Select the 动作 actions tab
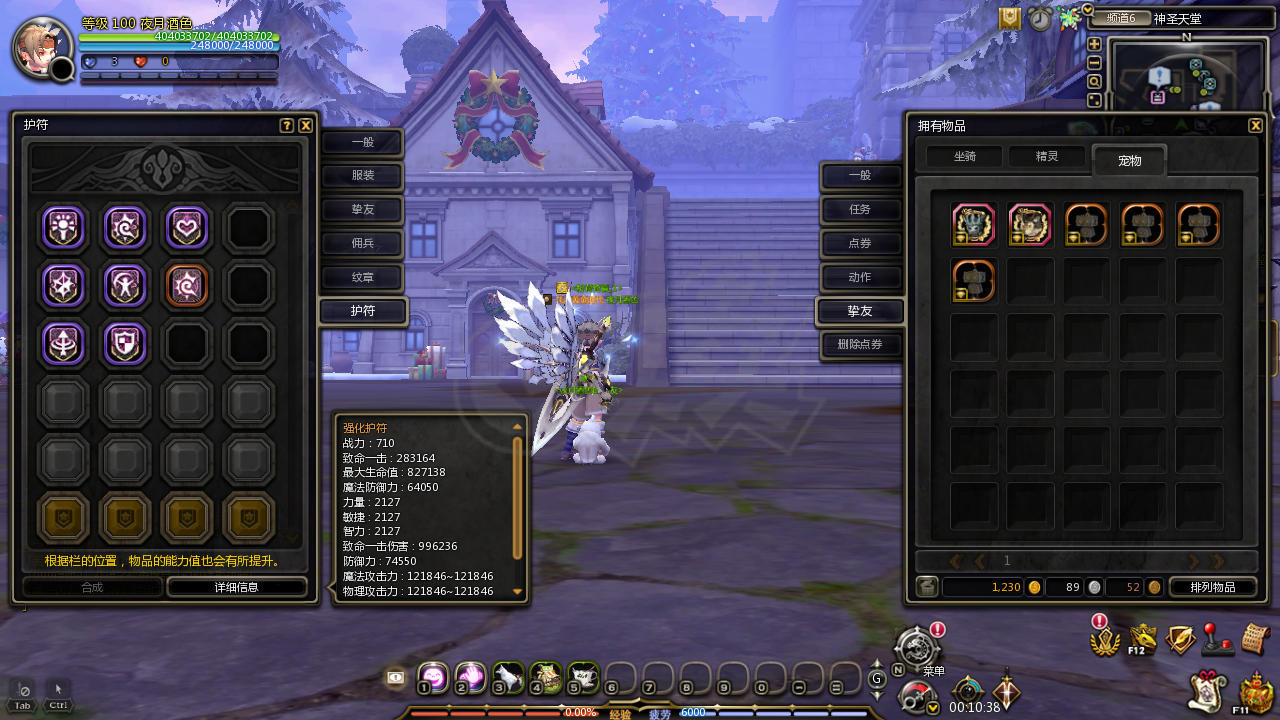The image size is (1280, 720). coord(860,277)
